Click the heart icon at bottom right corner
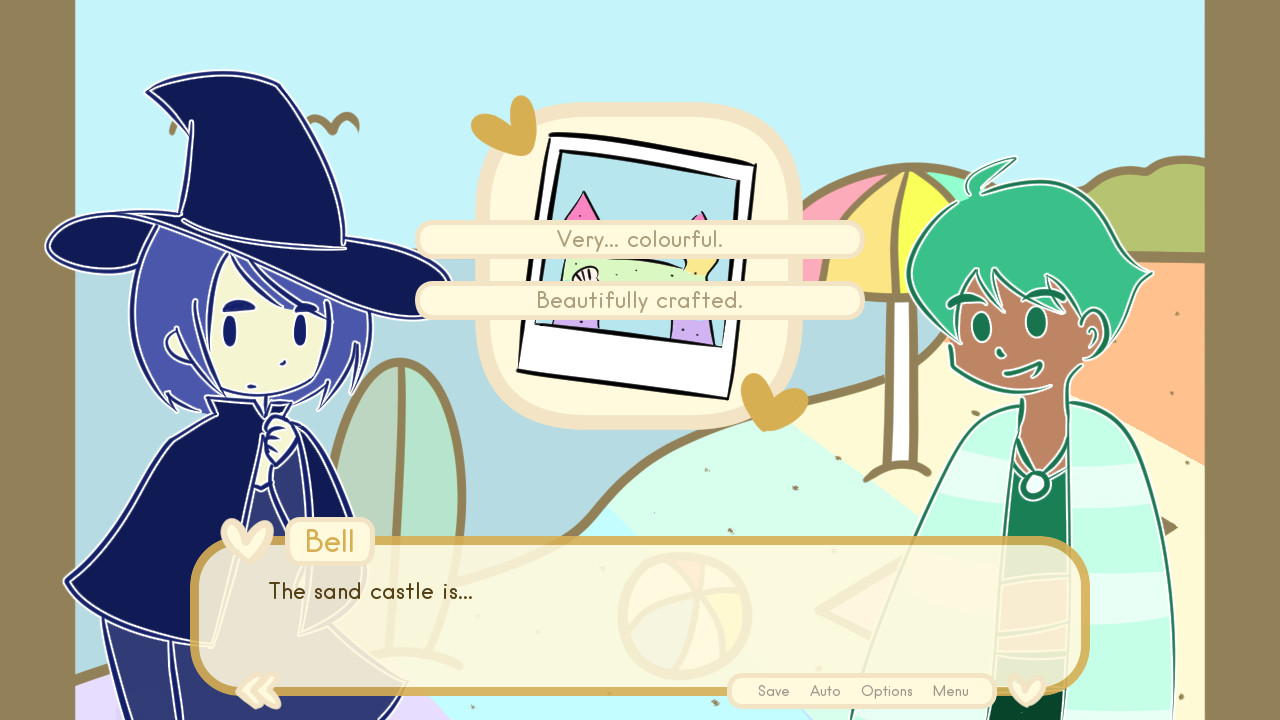The height and width of the screenshot is (720, 1280). click(x=1024, y=691)
